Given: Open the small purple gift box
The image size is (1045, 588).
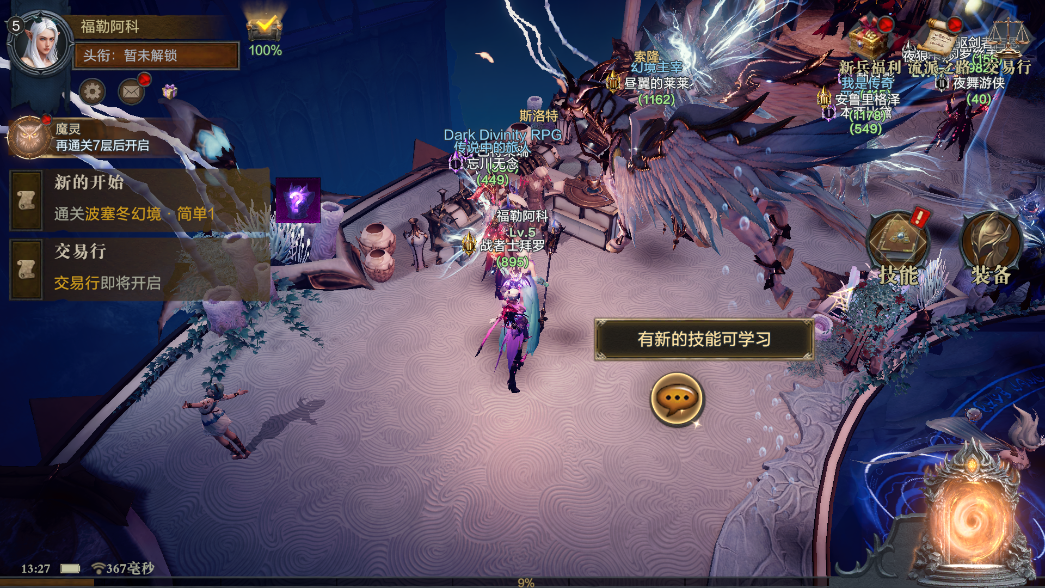Looking at the screenshot, I should coord(170,91).
